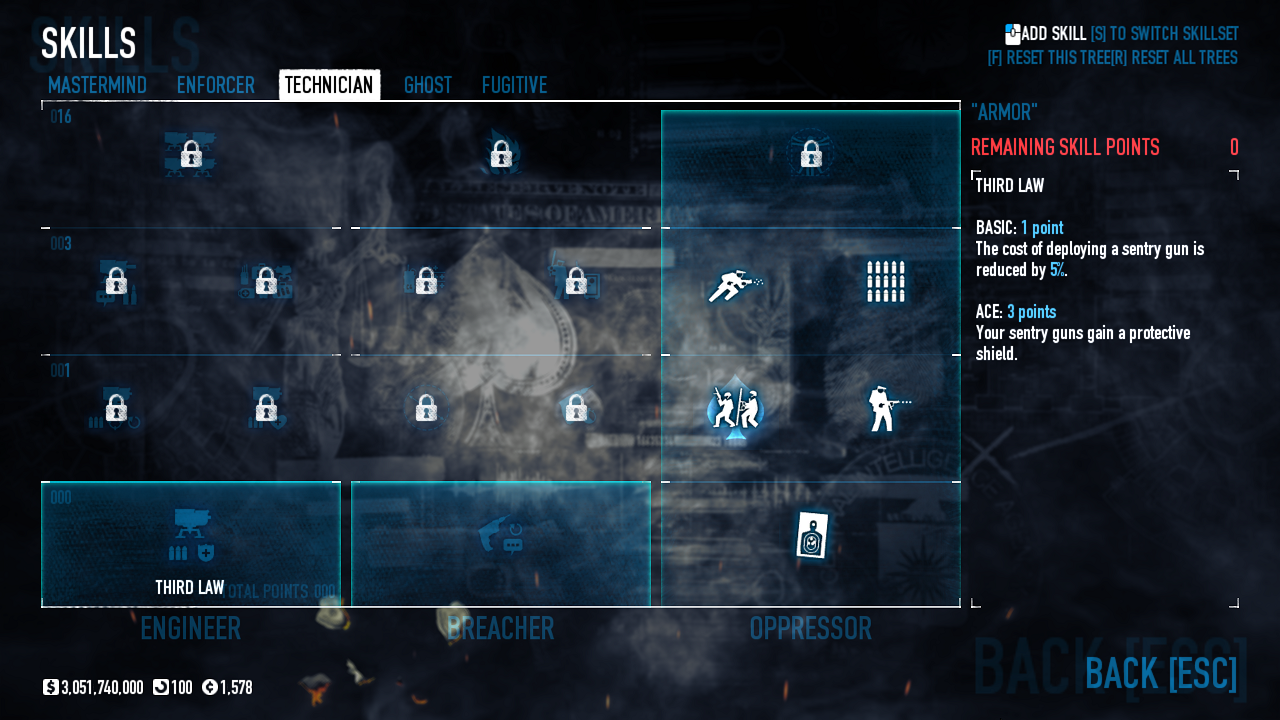The width and height of the screenshot is (1280, 720).
Task: Choose the Breacher drill skill icon
Action: (500, 535)
